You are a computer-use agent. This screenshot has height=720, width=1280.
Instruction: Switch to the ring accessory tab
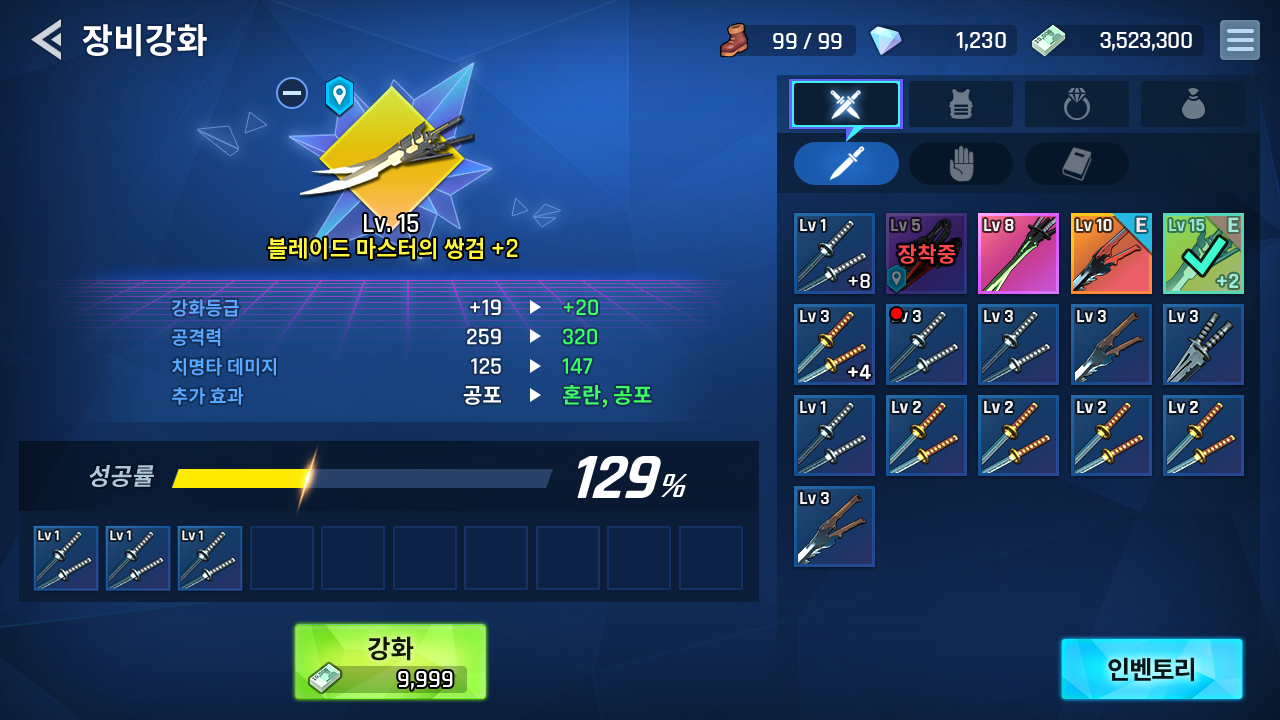click(x=1077, y=104)
